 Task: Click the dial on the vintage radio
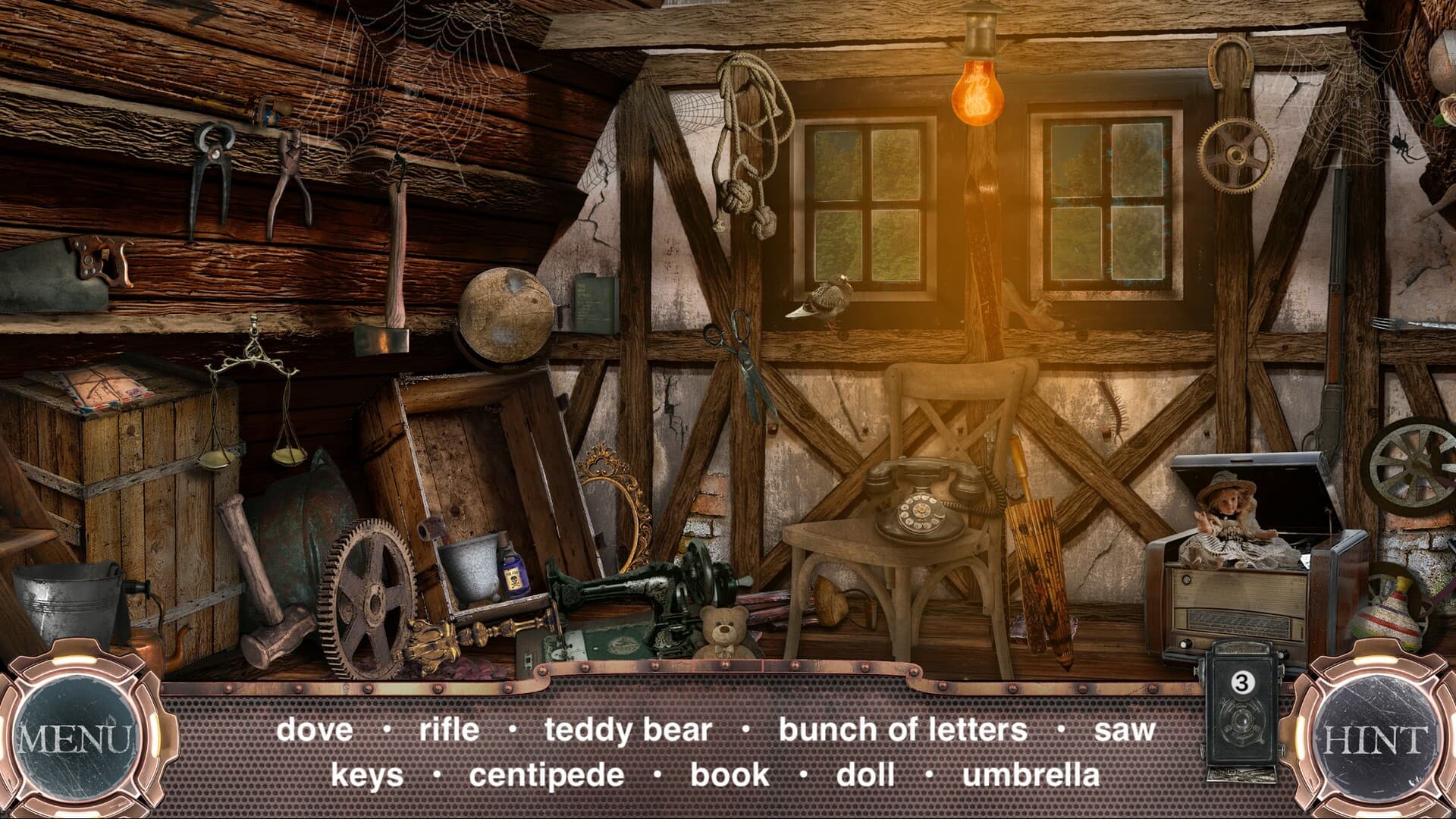(1187, 580)
